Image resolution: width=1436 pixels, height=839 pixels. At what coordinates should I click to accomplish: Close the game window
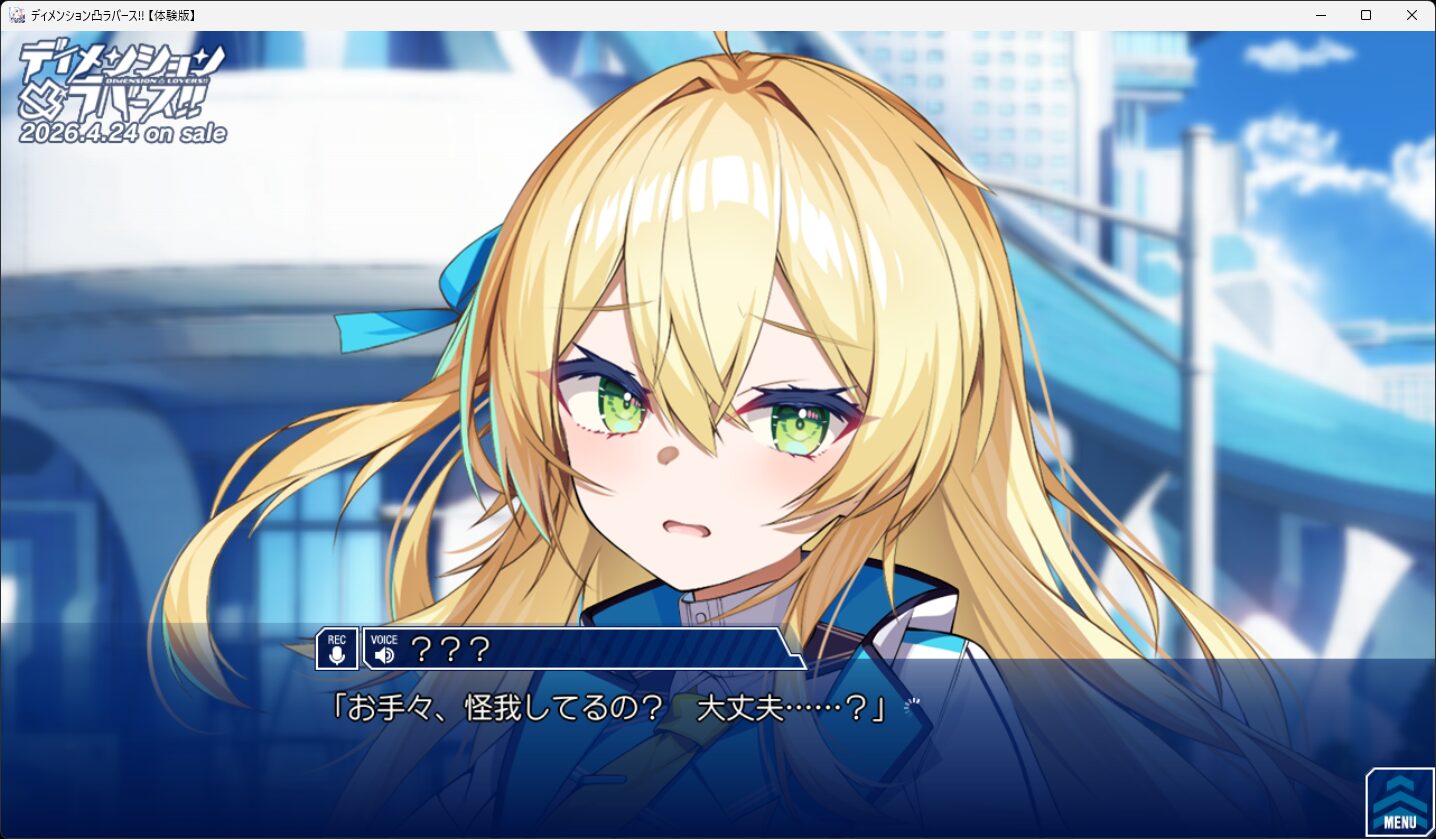(x=1411, y=15)
